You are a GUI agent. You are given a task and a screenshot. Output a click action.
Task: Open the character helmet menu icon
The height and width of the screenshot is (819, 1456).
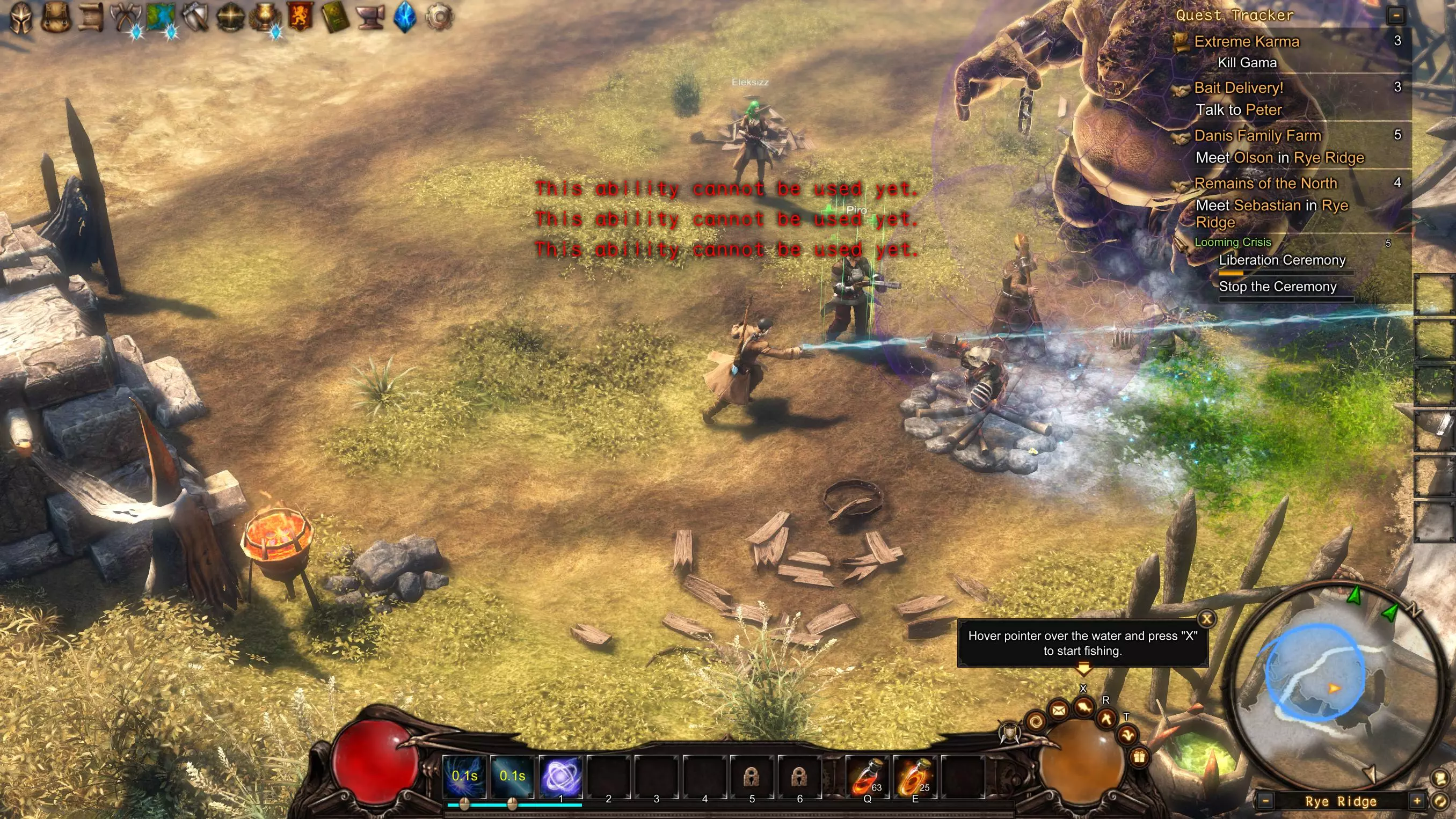click(21, 17)
